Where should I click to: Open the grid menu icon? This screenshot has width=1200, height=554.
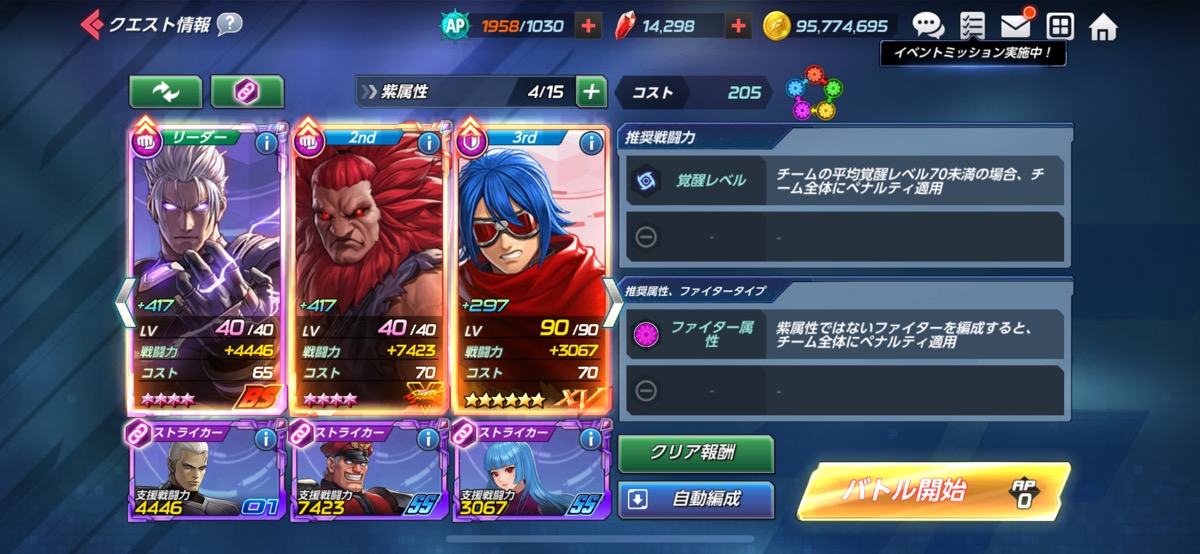[1060, 26]
